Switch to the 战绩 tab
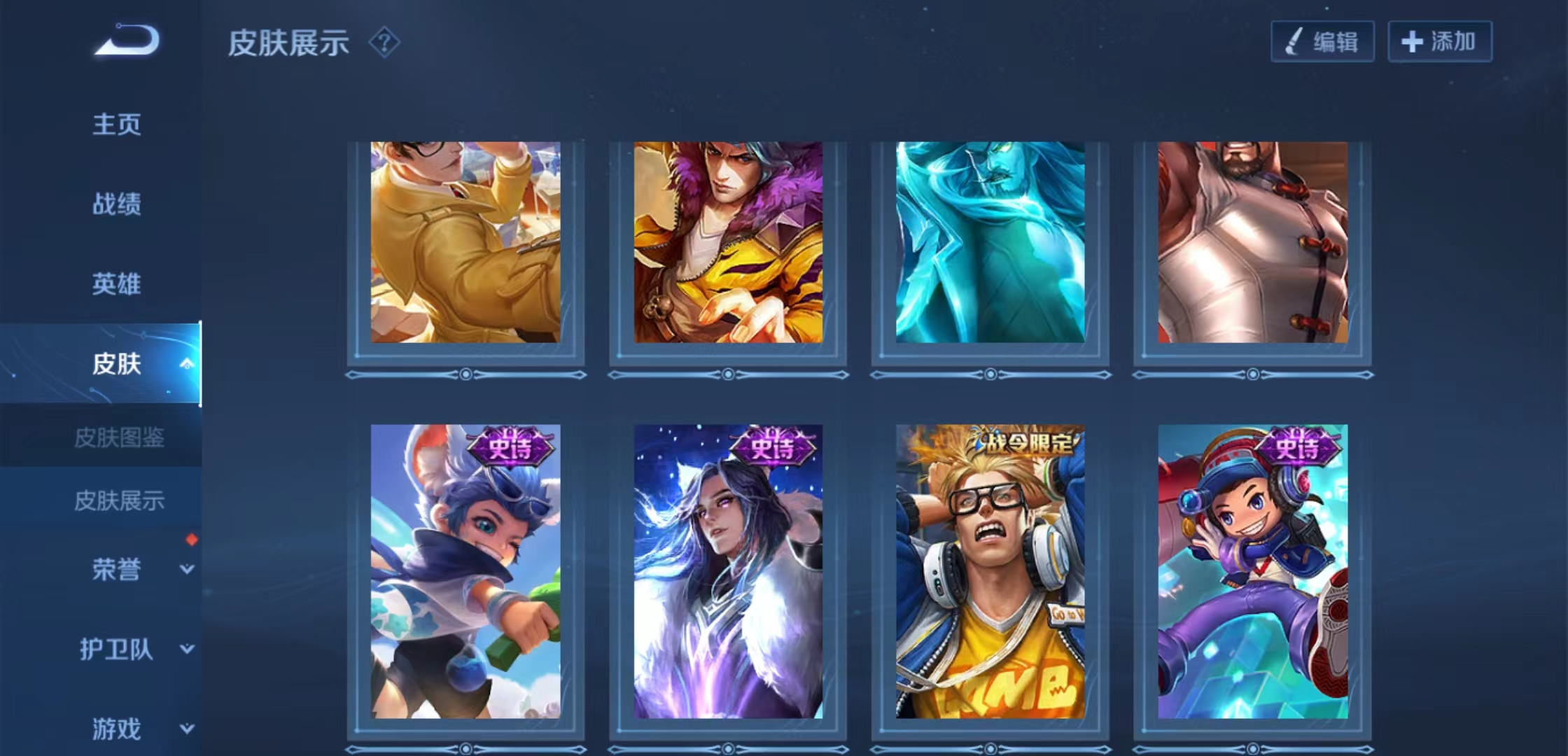Screen dimensions: 1568x756 (x=117, y=204)
